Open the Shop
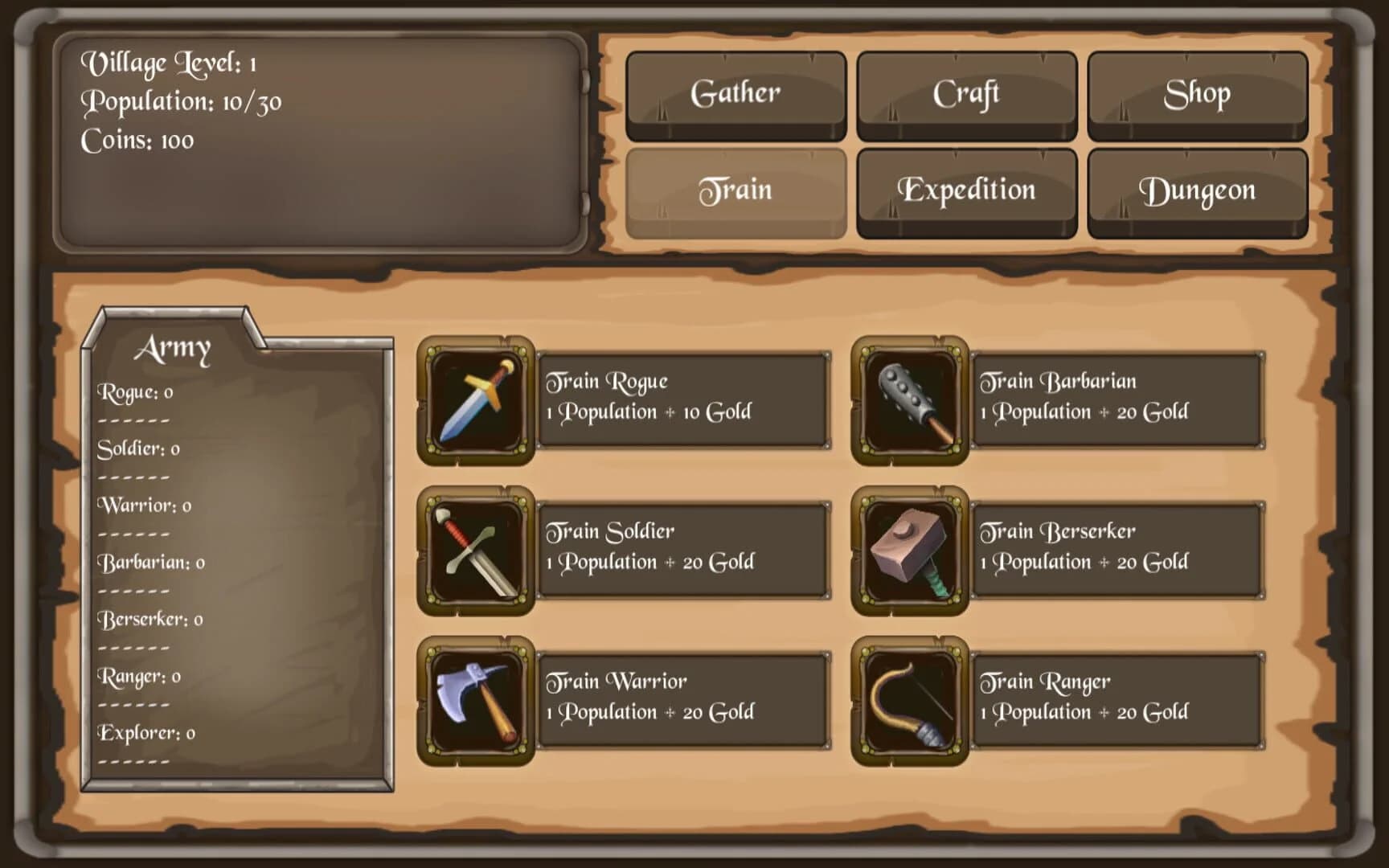The image size is (1389, 868). coord(1198,92)
